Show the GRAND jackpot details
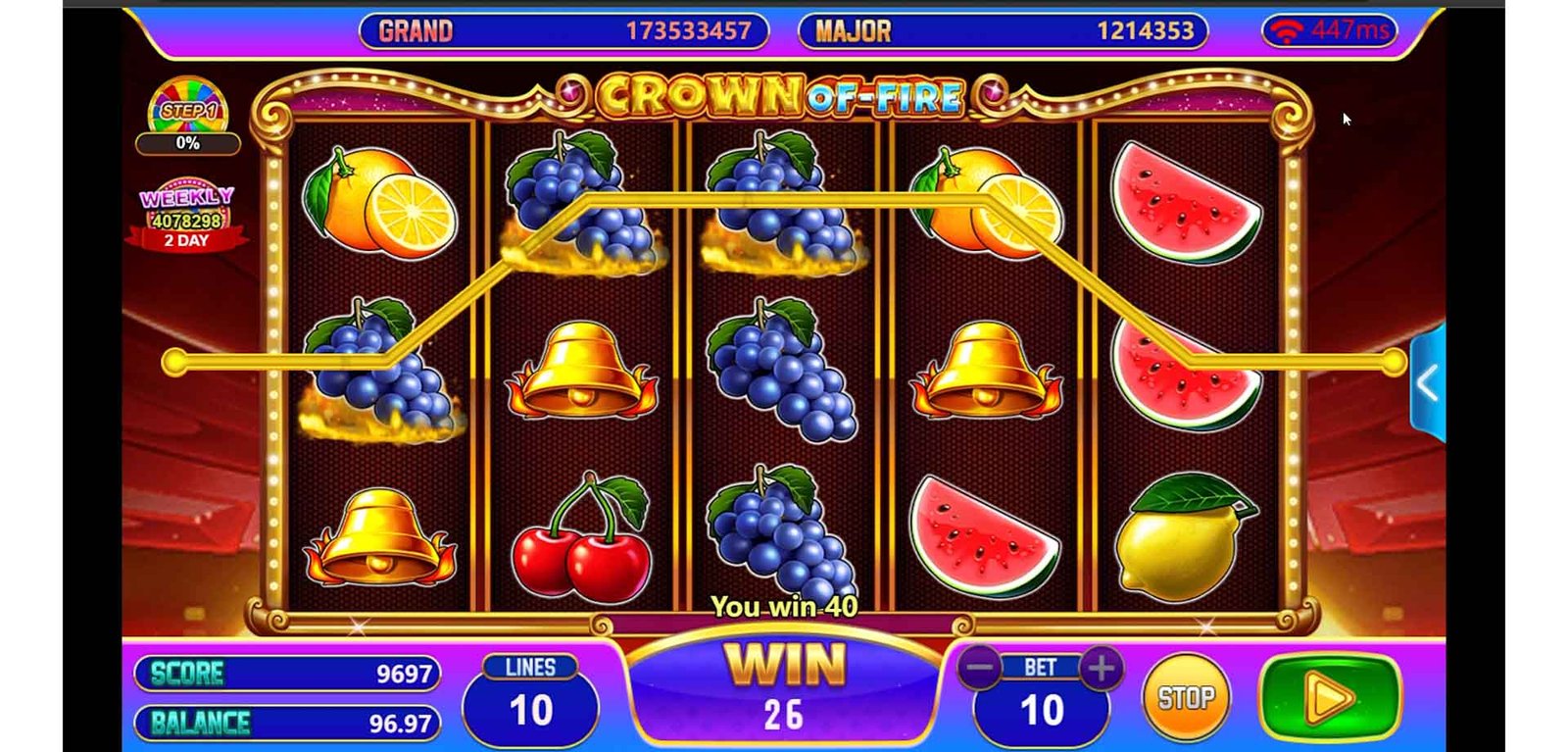This screenshot has width=1568, height=752. click(x=563, y=31)
